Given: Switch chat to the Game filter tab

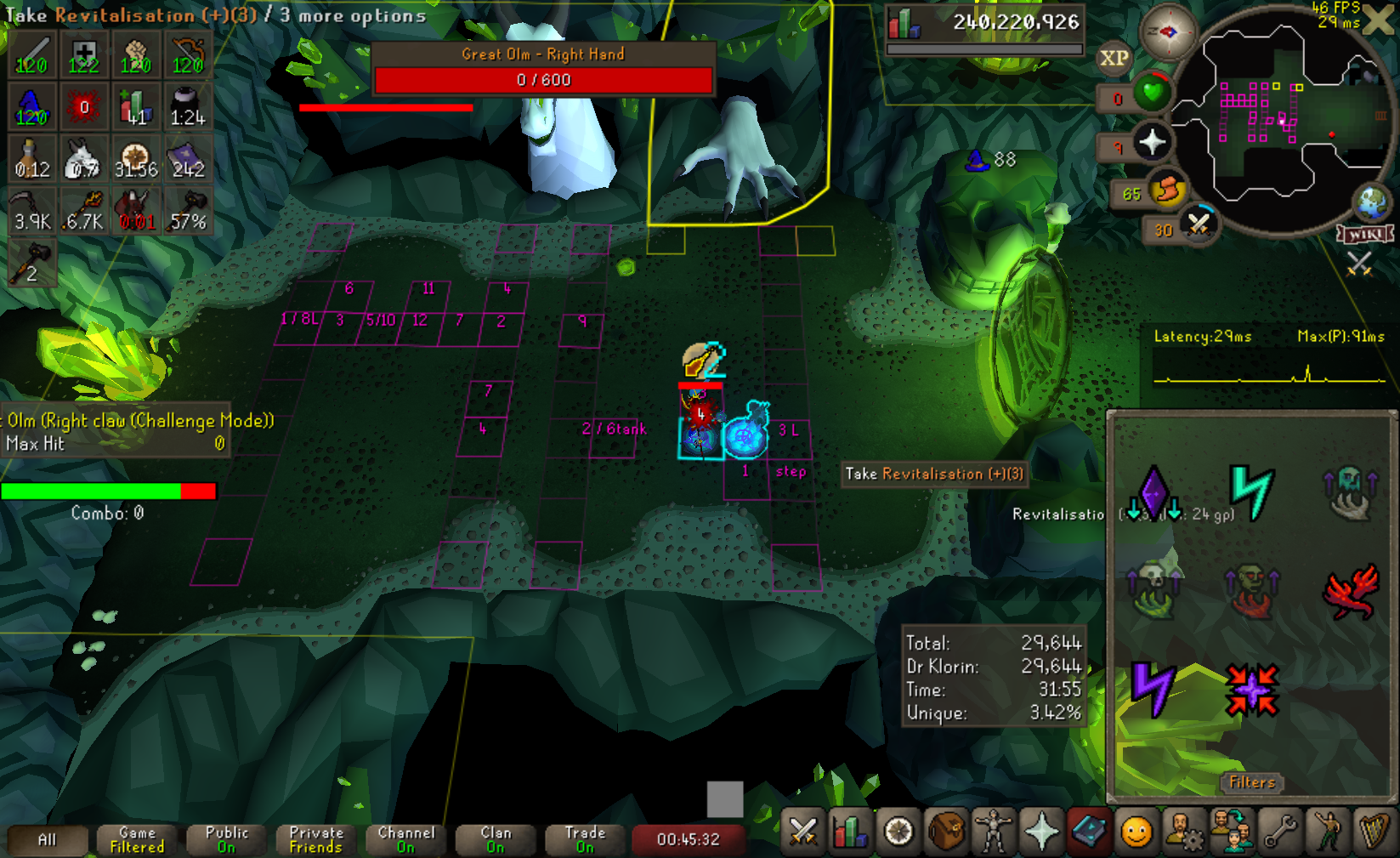Looking at the screenshot, I should click(x=137, y=839).
